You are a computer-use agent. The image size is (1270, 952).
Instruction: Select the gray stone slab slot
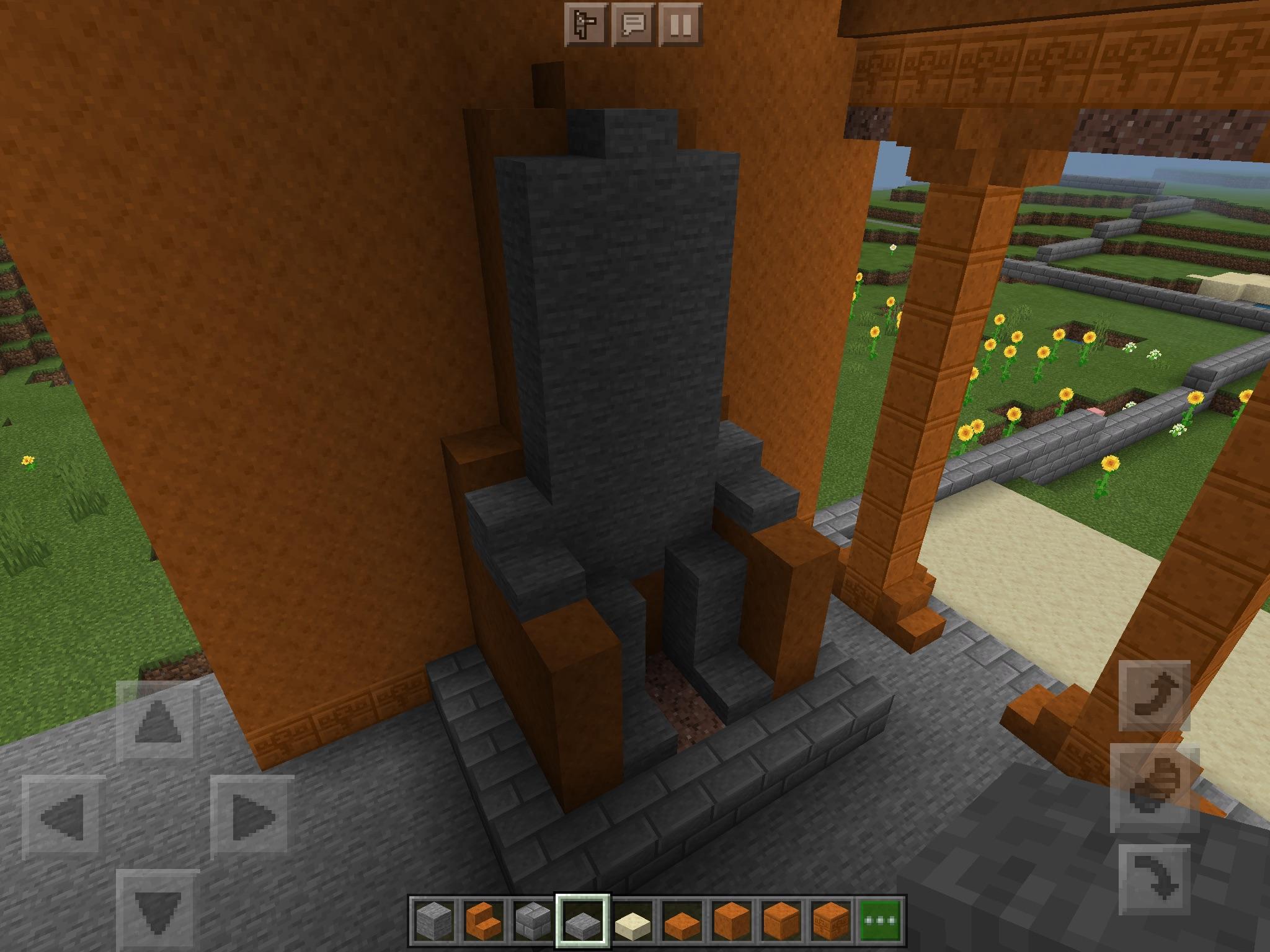tap(582, 922)
